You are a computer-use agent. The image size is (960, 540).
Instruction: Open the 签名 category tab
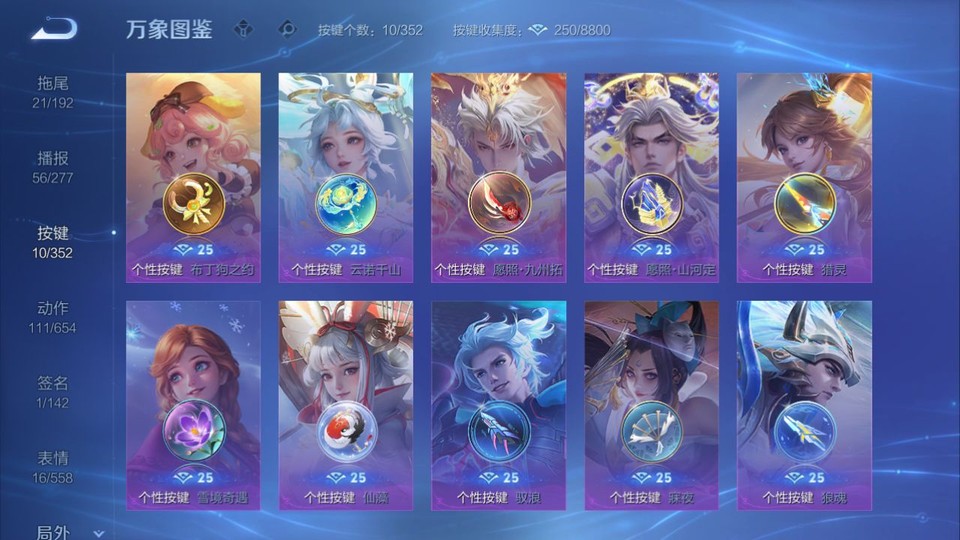click(x=53, y=391)
